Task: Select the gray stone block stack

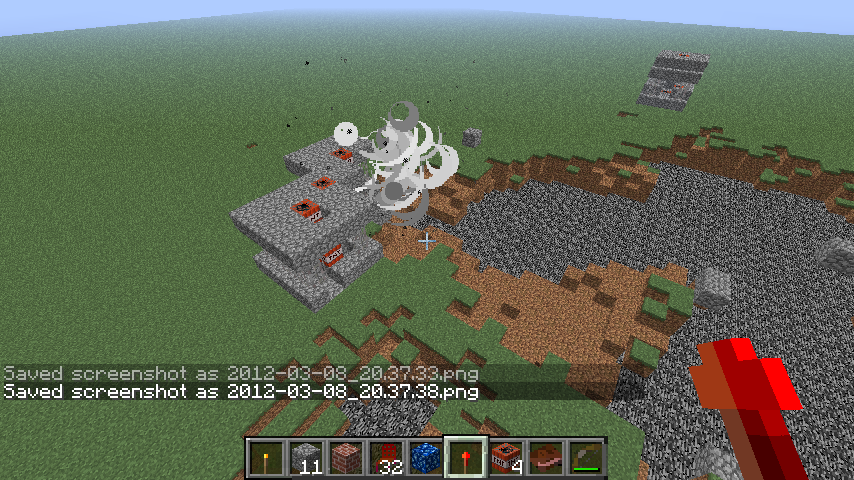Action: pyautogui.click(x=305, y=459)
